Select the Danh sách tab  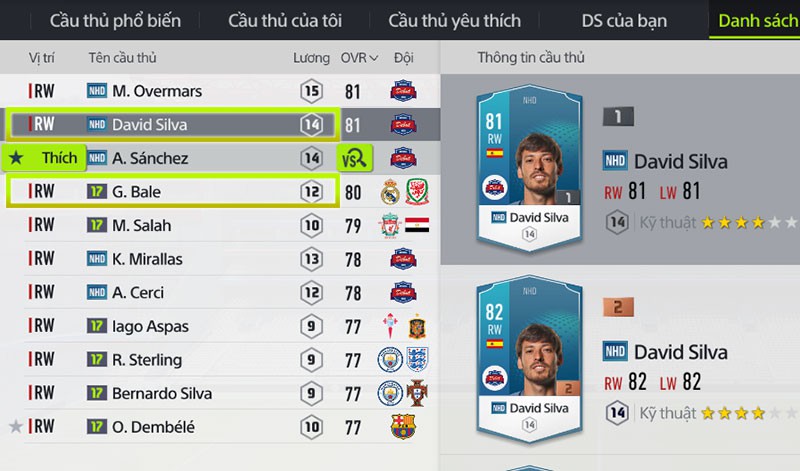(756, 20)
